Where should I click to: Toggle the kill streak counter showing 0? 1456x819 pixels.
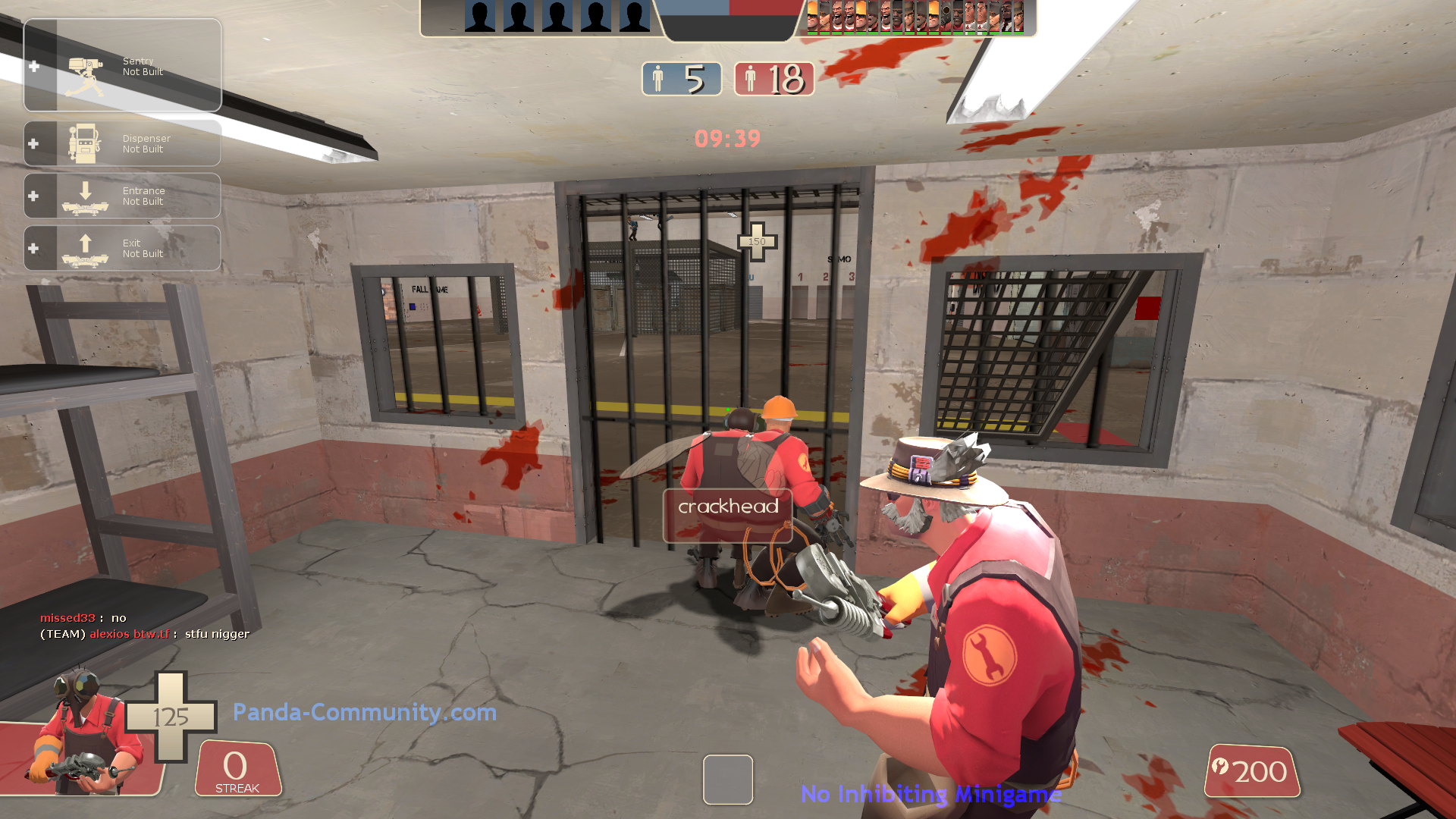point(236,766)
